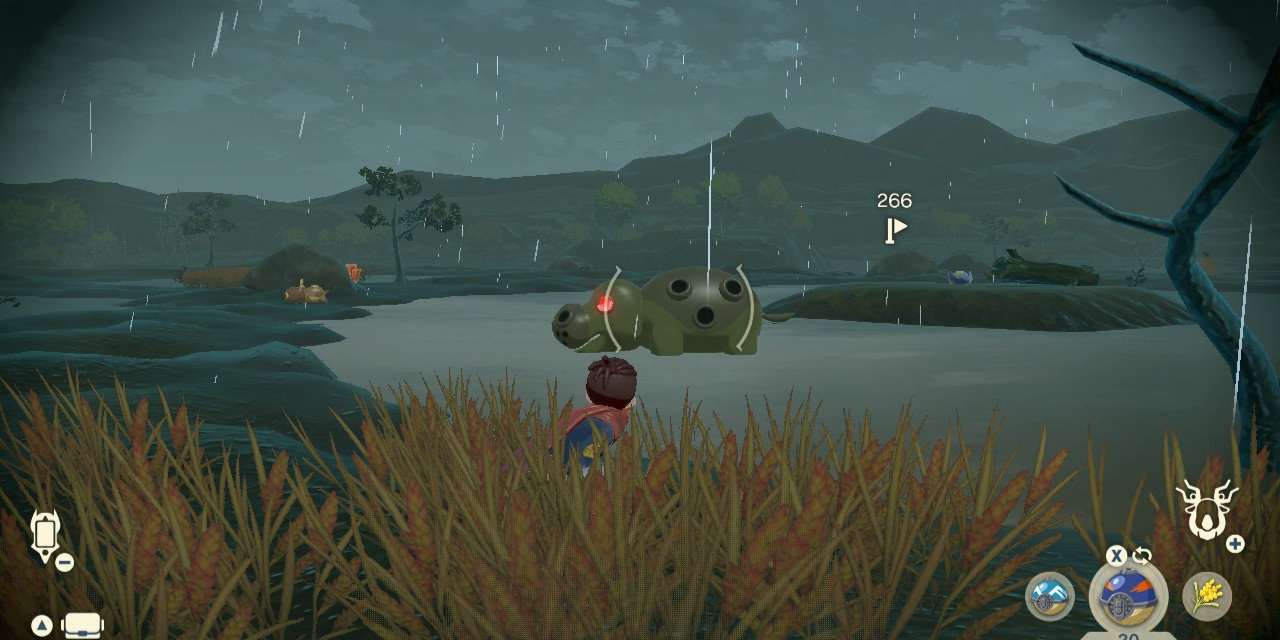Select the yellow grain bait item slot
This screenshot has width=1280, height=640.
[1206, 596]
